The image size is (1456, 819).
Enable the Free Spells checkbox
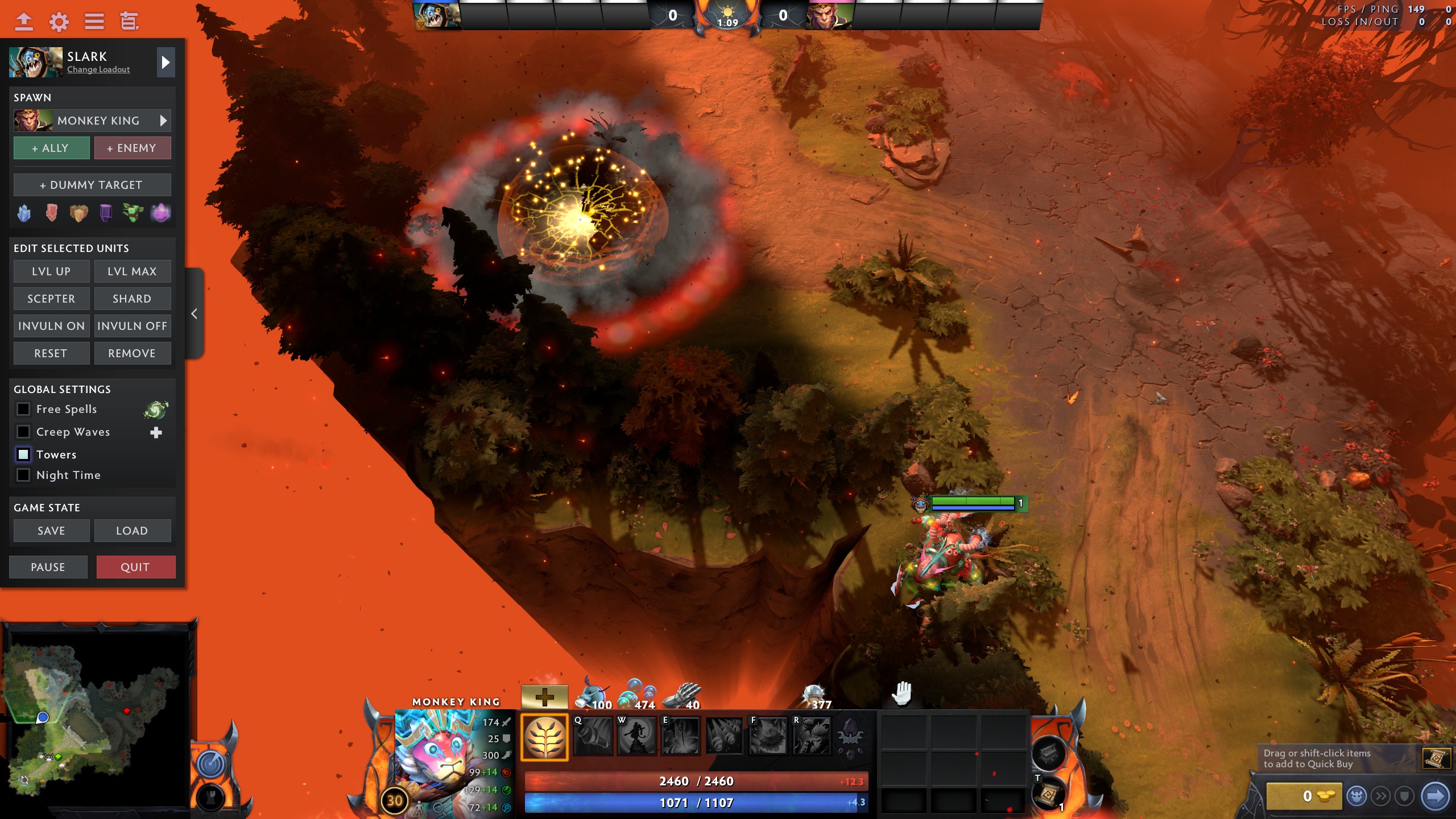point(23,409)
